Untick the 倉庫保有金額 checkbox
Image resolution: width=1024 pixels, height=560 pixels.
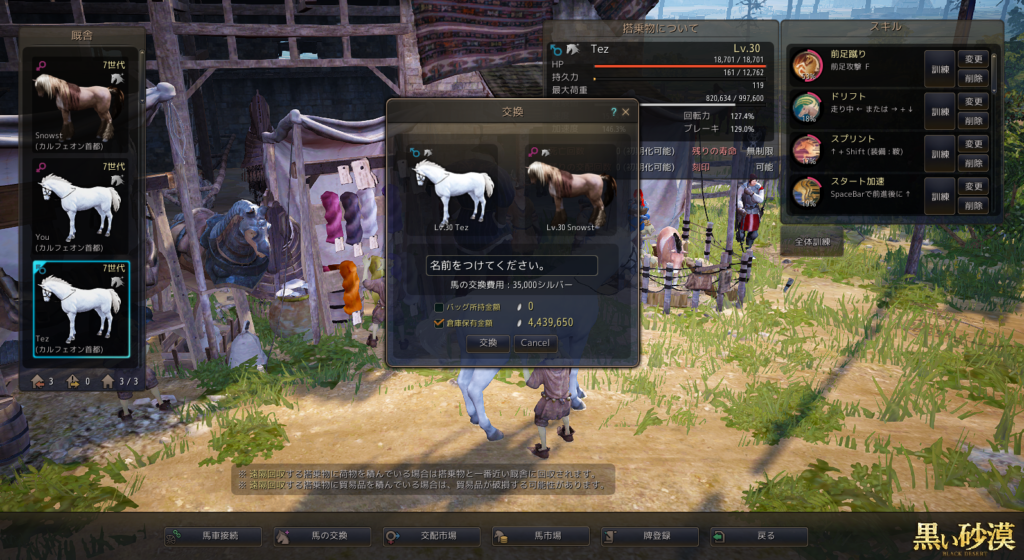click(x=439, y=323)
